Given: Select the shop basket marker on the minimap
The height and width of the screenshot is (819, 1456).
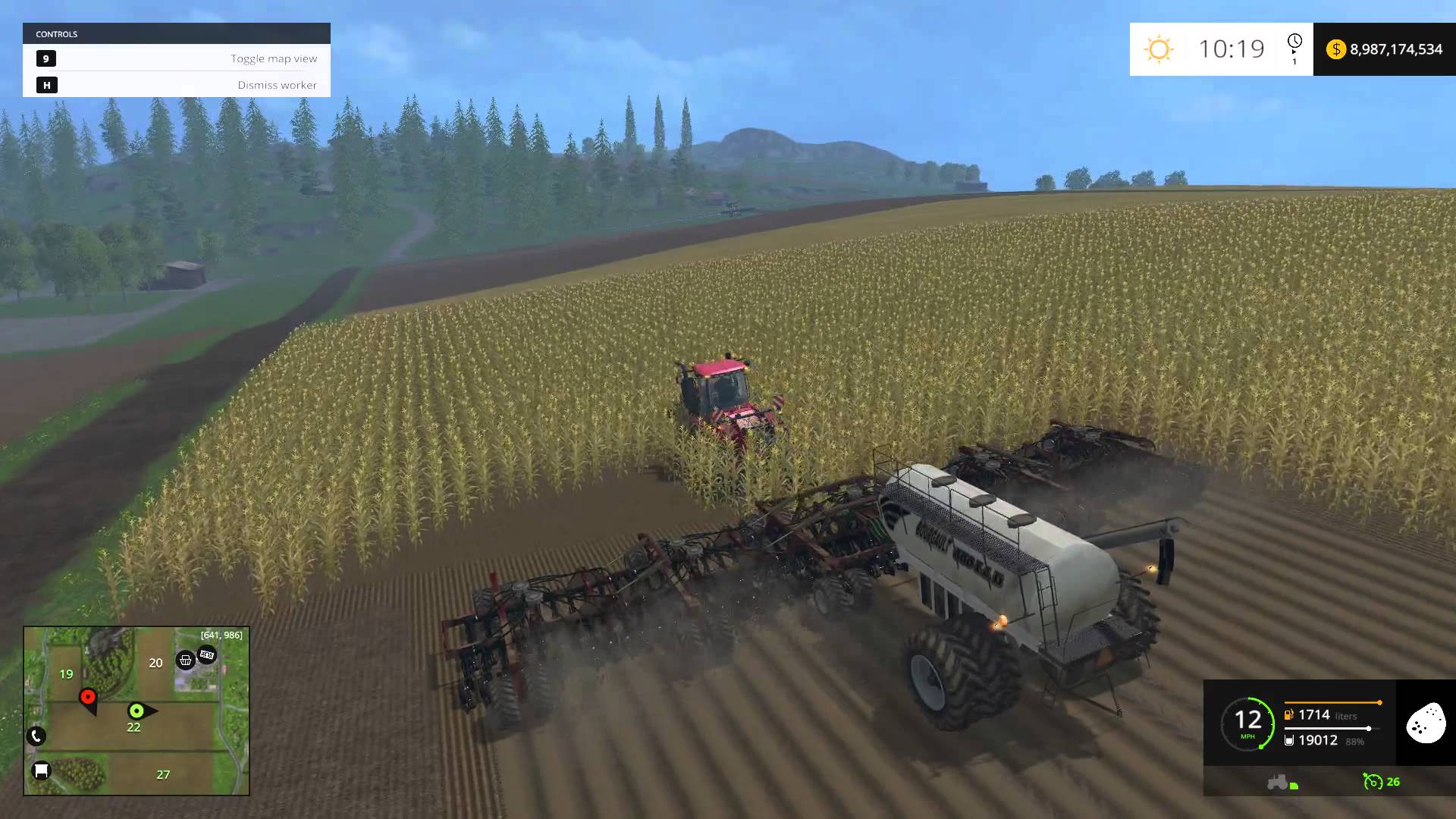Looking at the screenshot, I should [185, 660].
